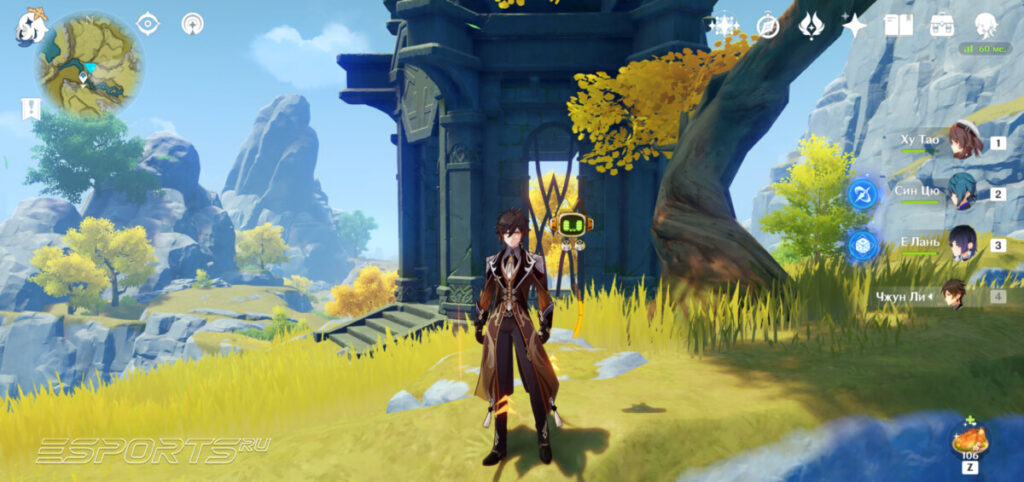Use the roast chicken food quick slot
1024x482 pixels.
970,440
